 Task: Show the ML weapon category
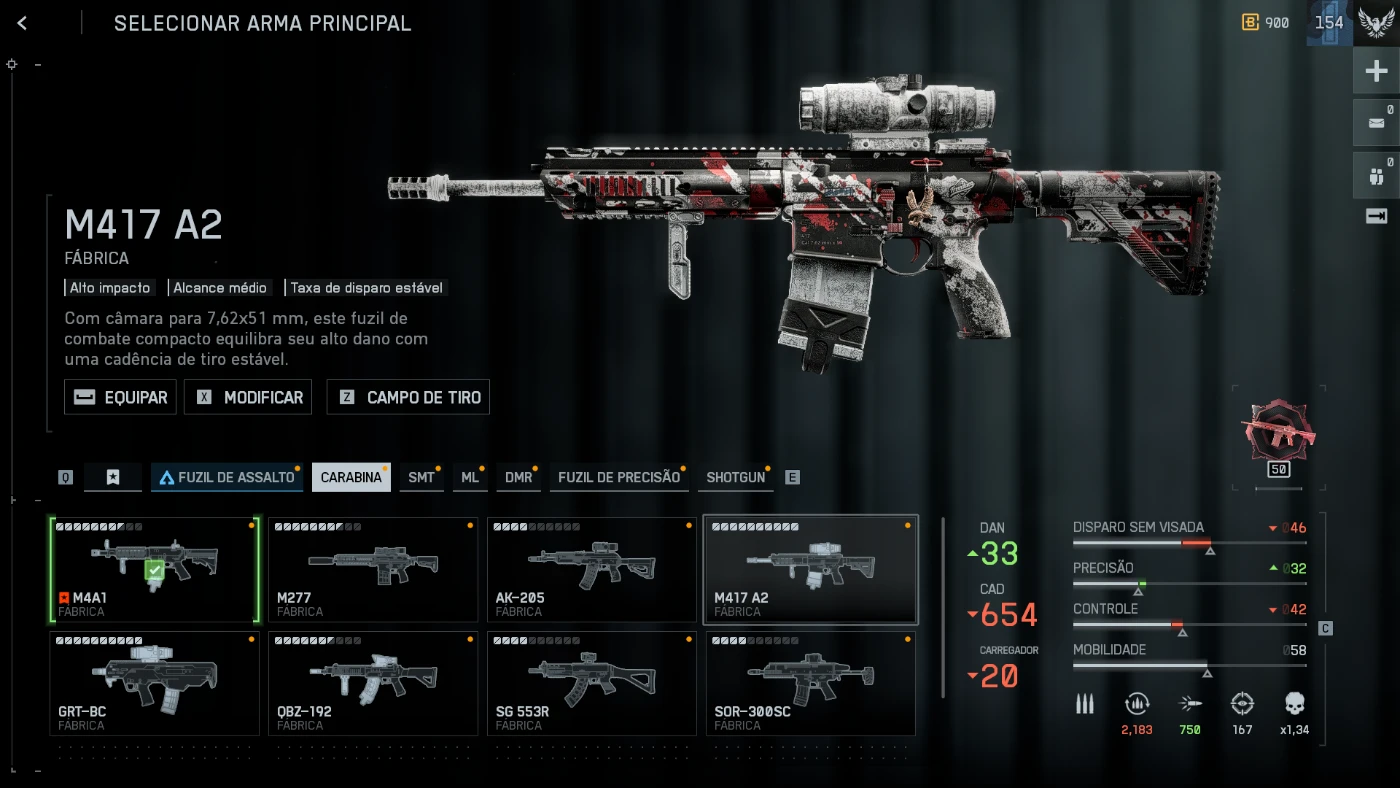(x=469, y=477)
